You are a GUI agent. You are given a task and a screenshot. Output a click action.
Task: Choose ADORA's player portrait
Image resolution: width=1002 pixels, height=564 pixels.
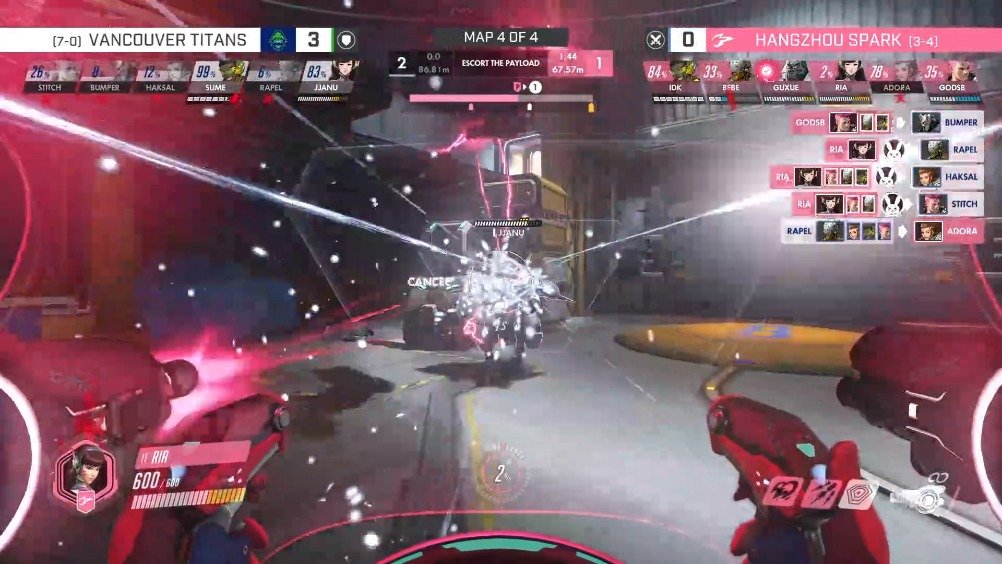point(904,70)
